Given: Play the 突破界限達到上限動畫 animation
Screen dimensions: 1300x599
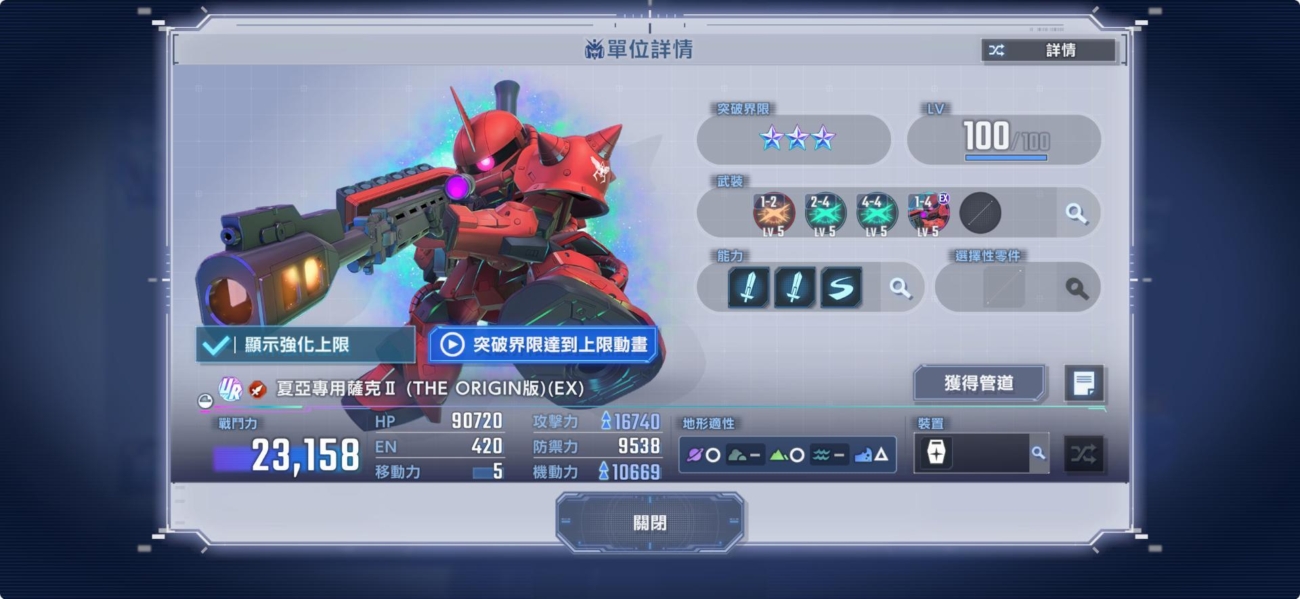Looking at the screenshot, I should tap(543, 345).
